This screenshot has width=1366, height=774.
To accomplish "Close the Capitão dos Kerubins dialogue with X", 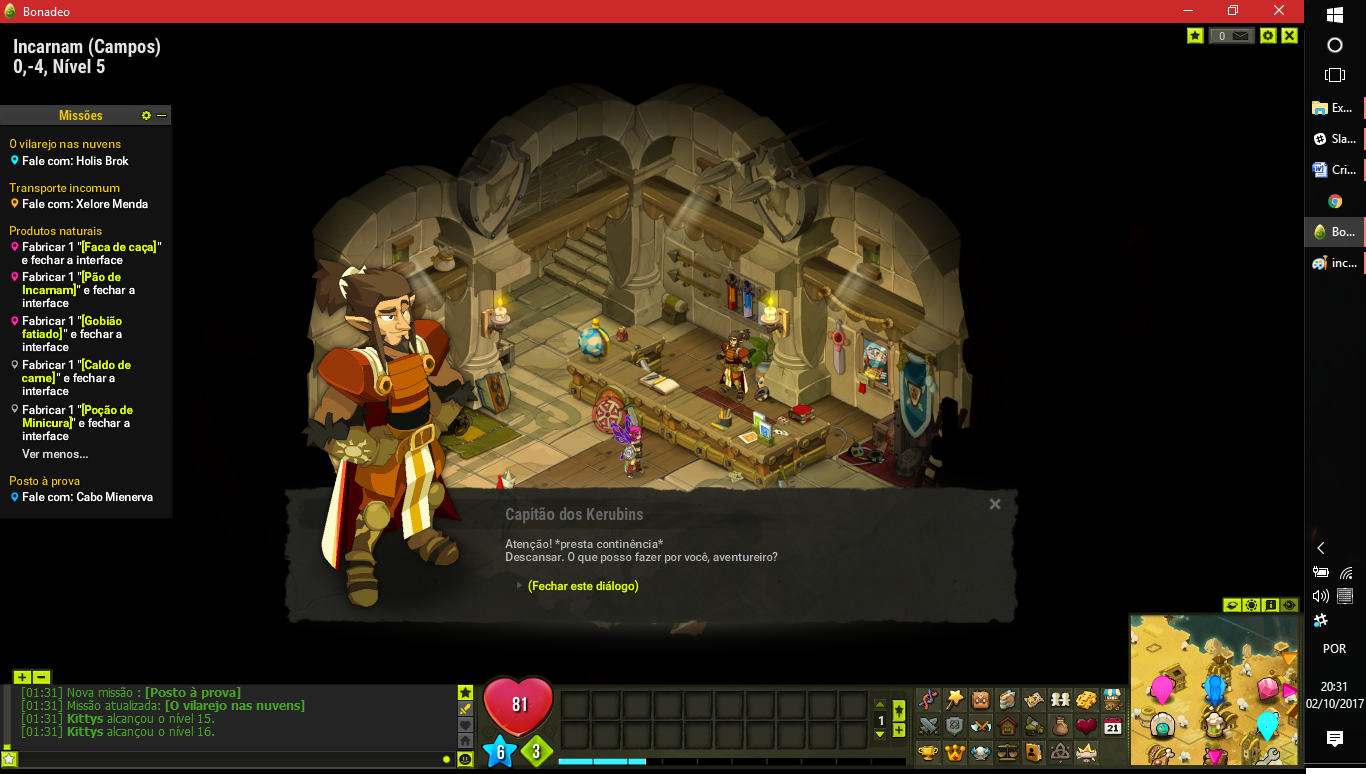I will click(995, 504).
